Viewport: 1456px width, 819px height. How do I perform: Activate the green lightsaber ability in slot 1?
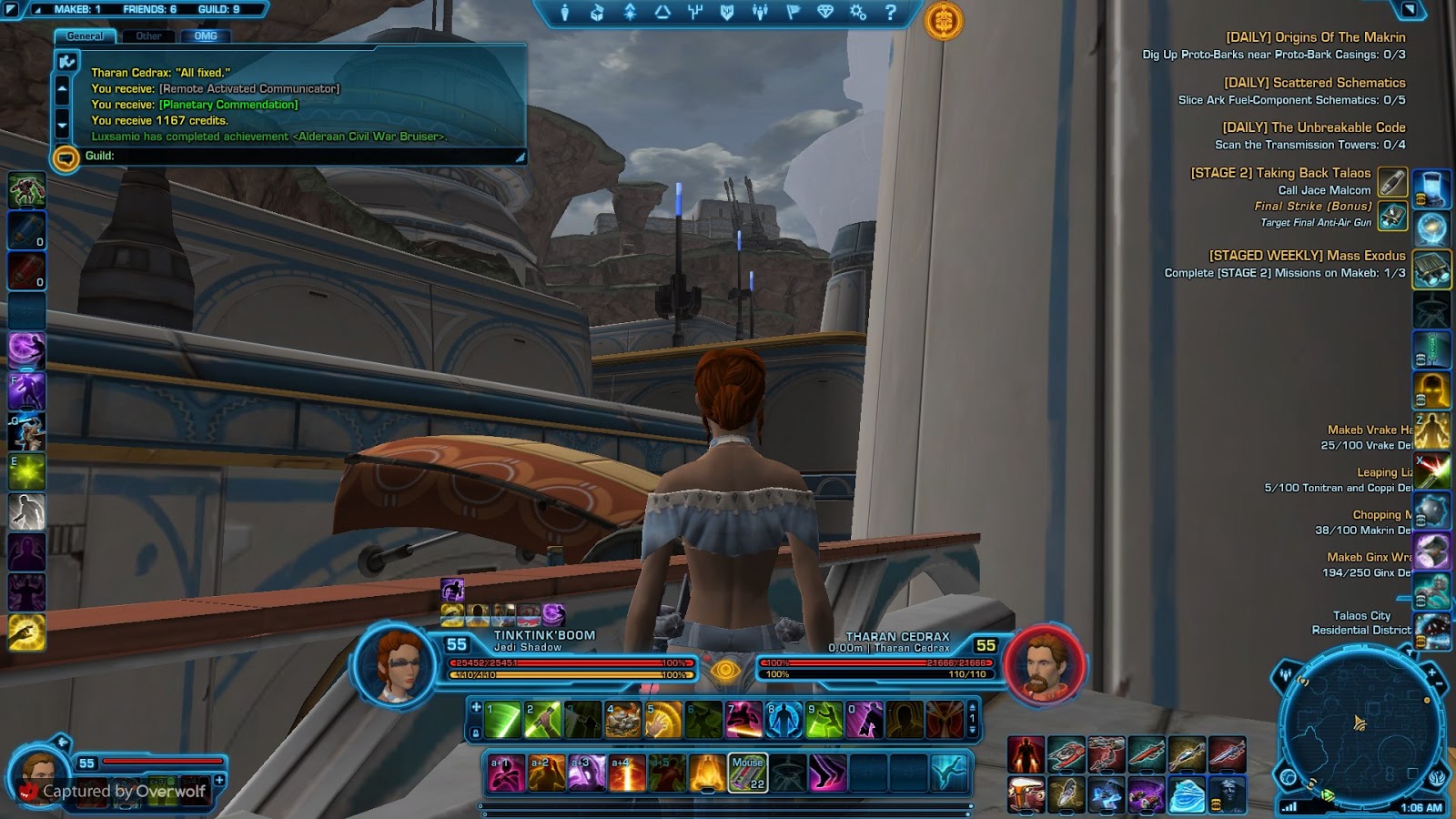coord(503,719)
